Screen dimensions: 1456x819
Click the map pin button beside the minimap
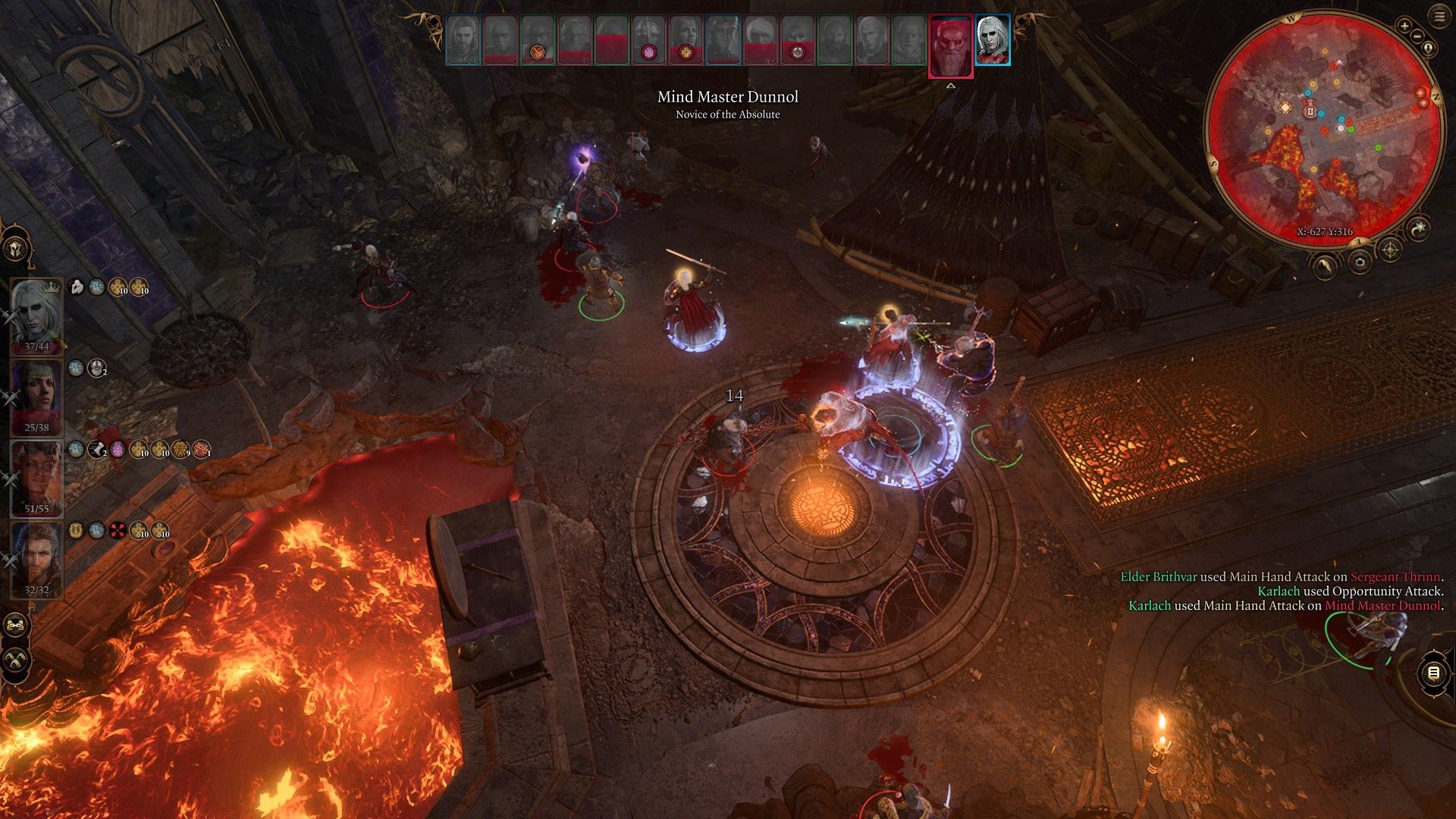1429,49
